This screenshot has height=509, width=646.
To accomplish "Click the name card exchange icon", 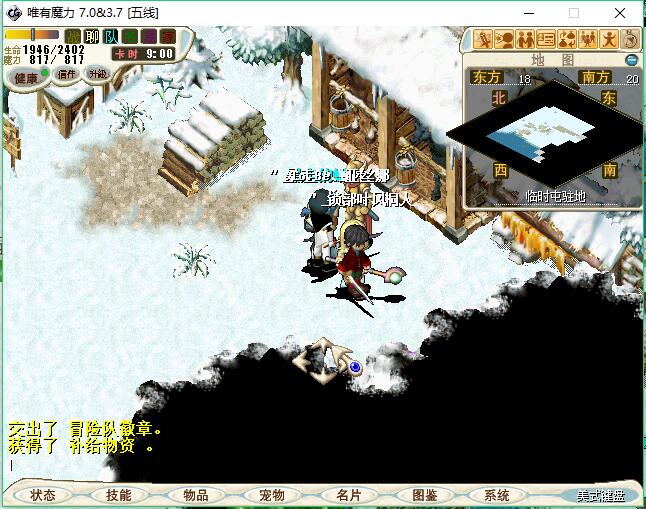I will click(546, 40).
